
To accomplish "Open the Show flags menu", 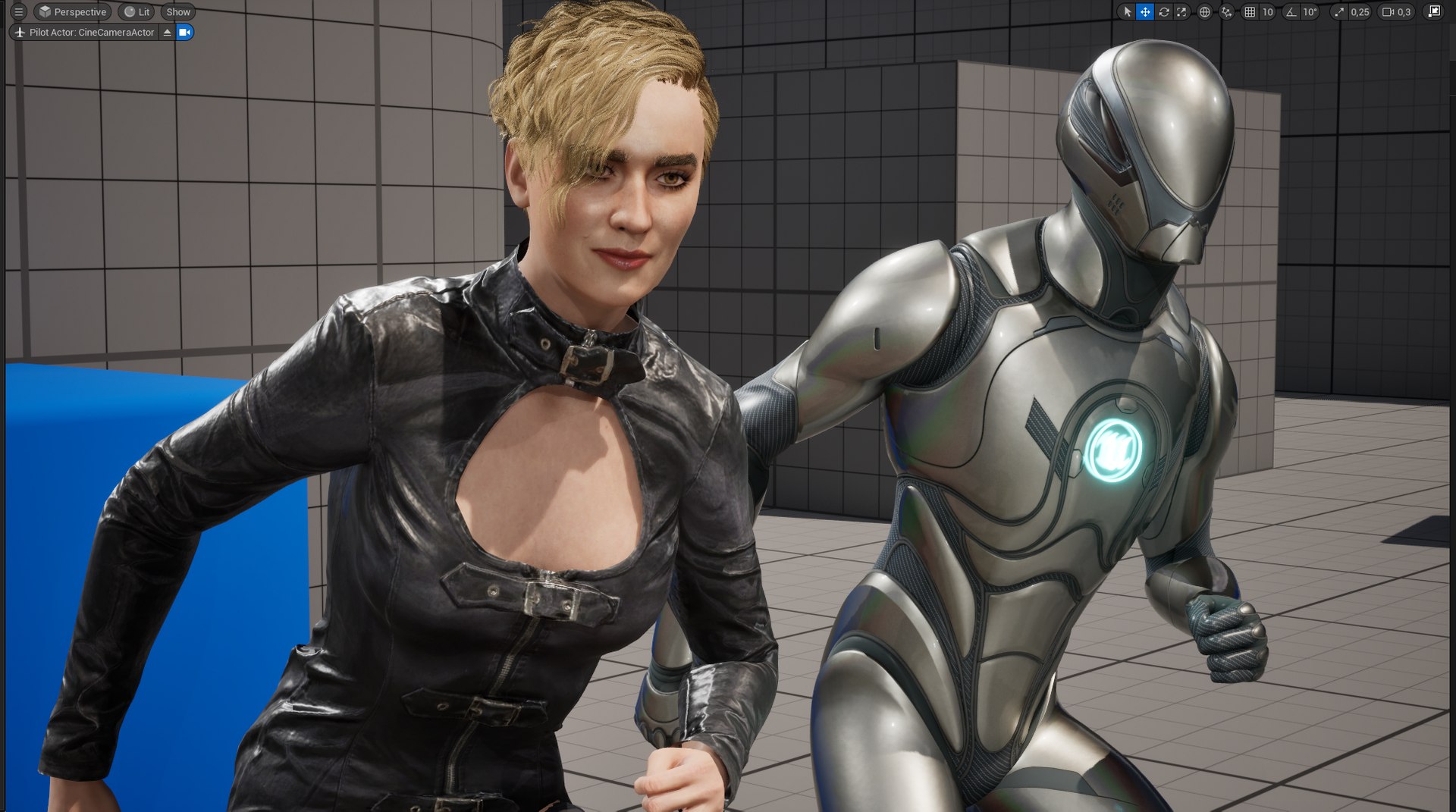I will coord(178,12).
